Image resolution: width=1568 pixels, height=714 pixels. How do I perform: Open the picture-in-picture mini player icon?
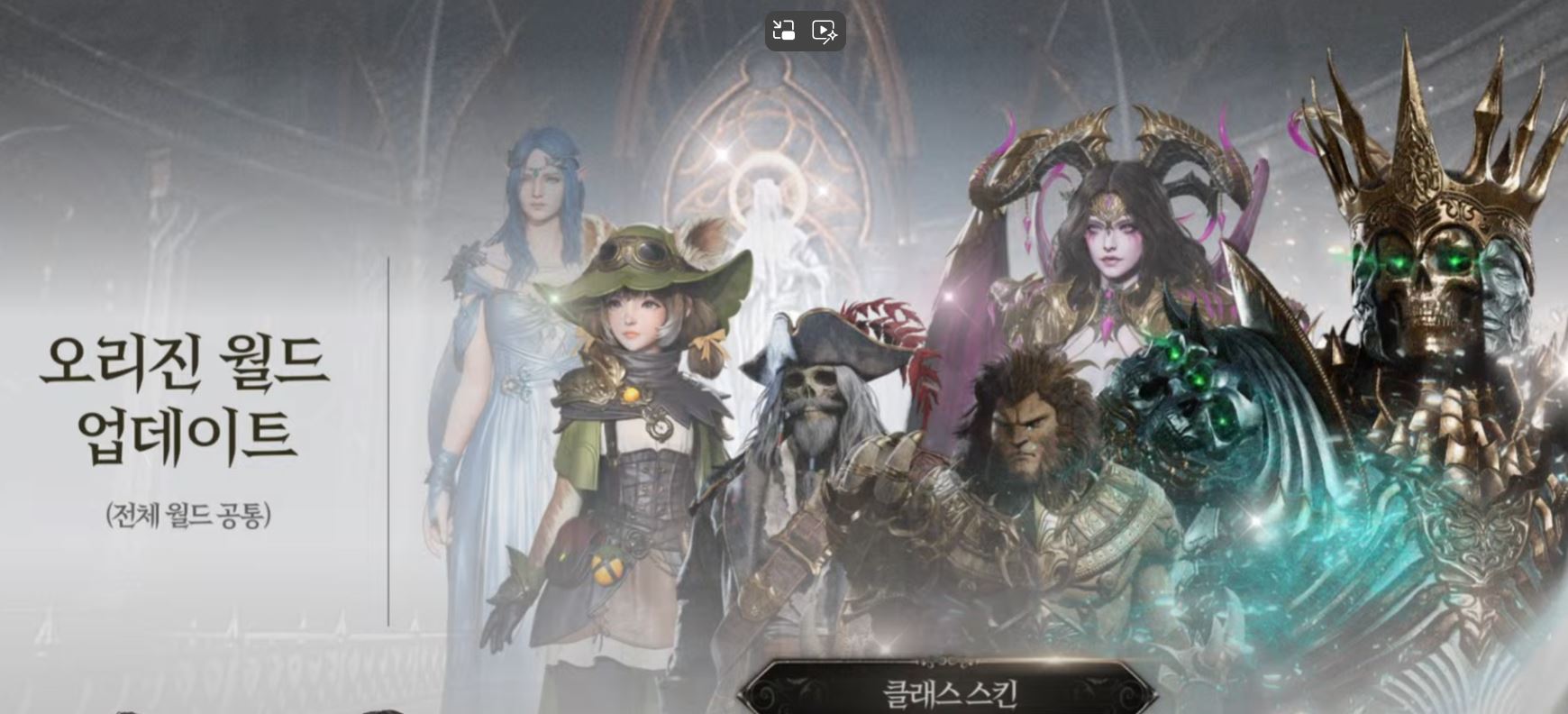click(782, 30)
